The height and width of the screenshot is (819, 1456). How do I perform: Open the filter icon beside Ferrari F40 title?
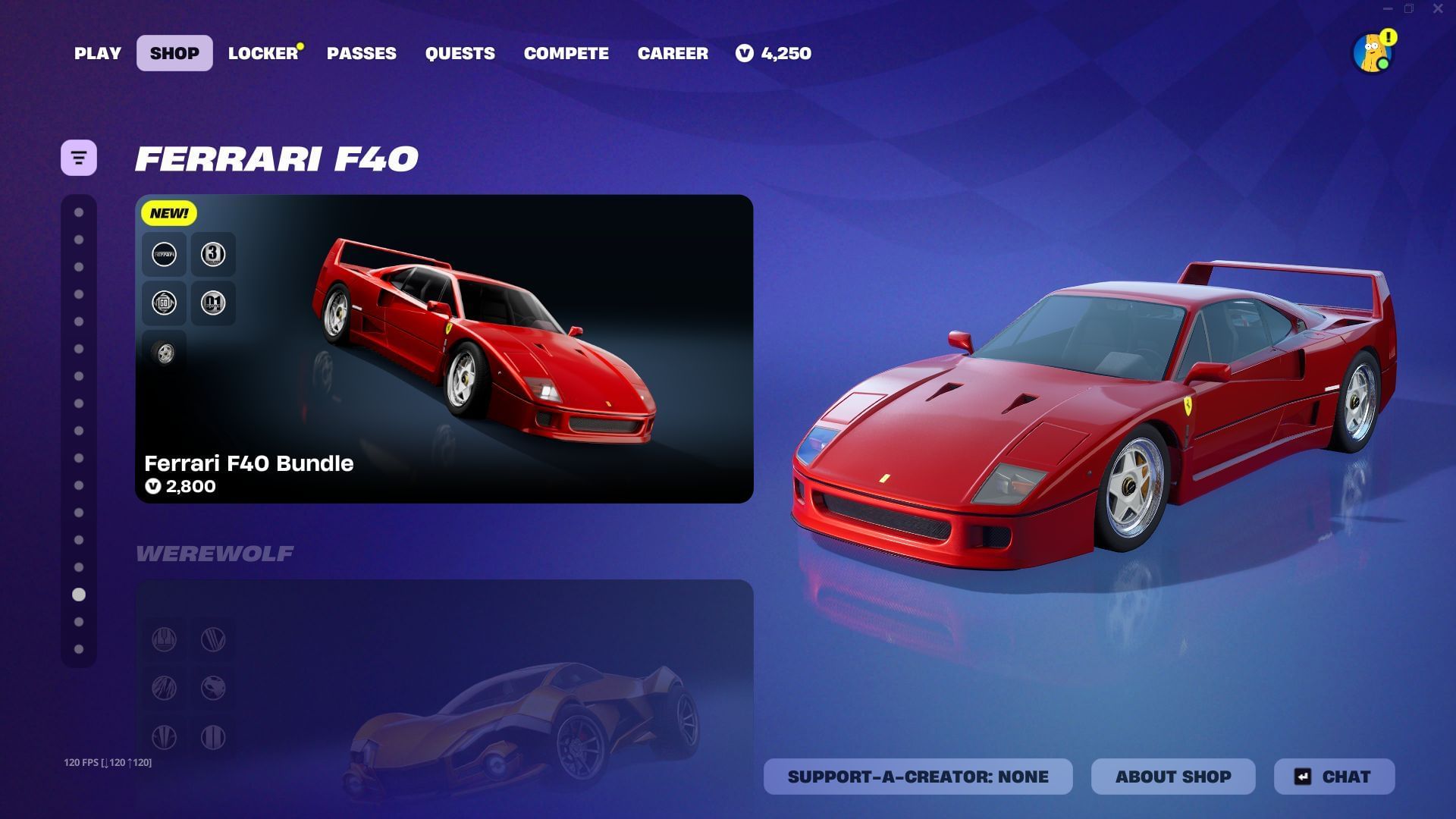78,157
